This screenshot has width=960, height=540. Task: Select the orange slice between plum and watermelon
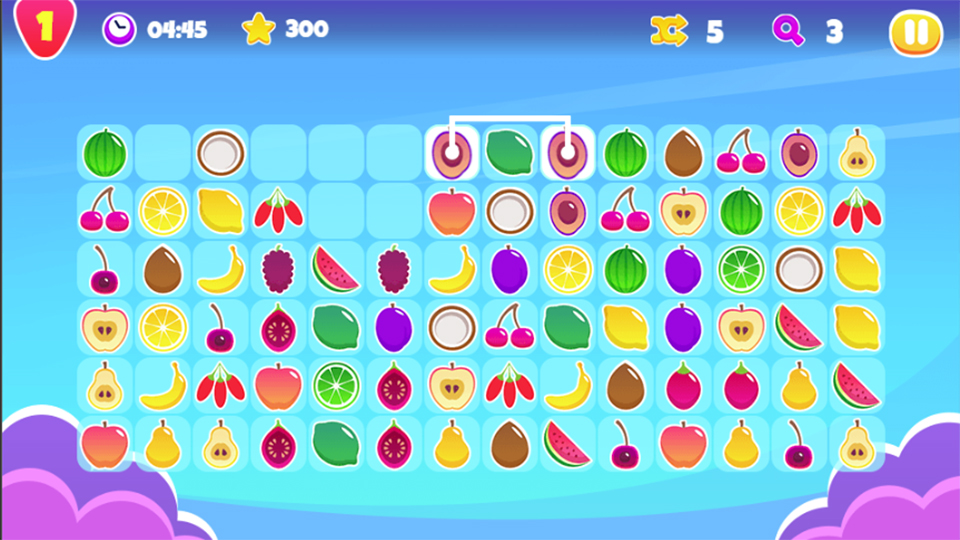coord(567,269)
